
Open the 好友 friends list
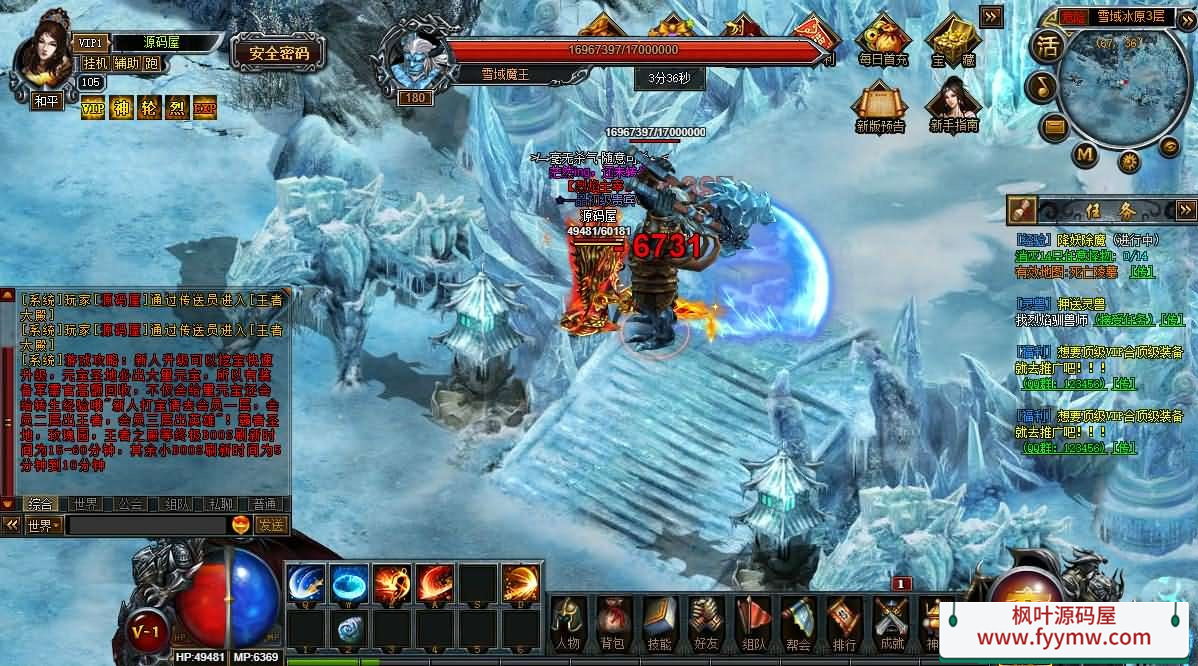(705, 621)
